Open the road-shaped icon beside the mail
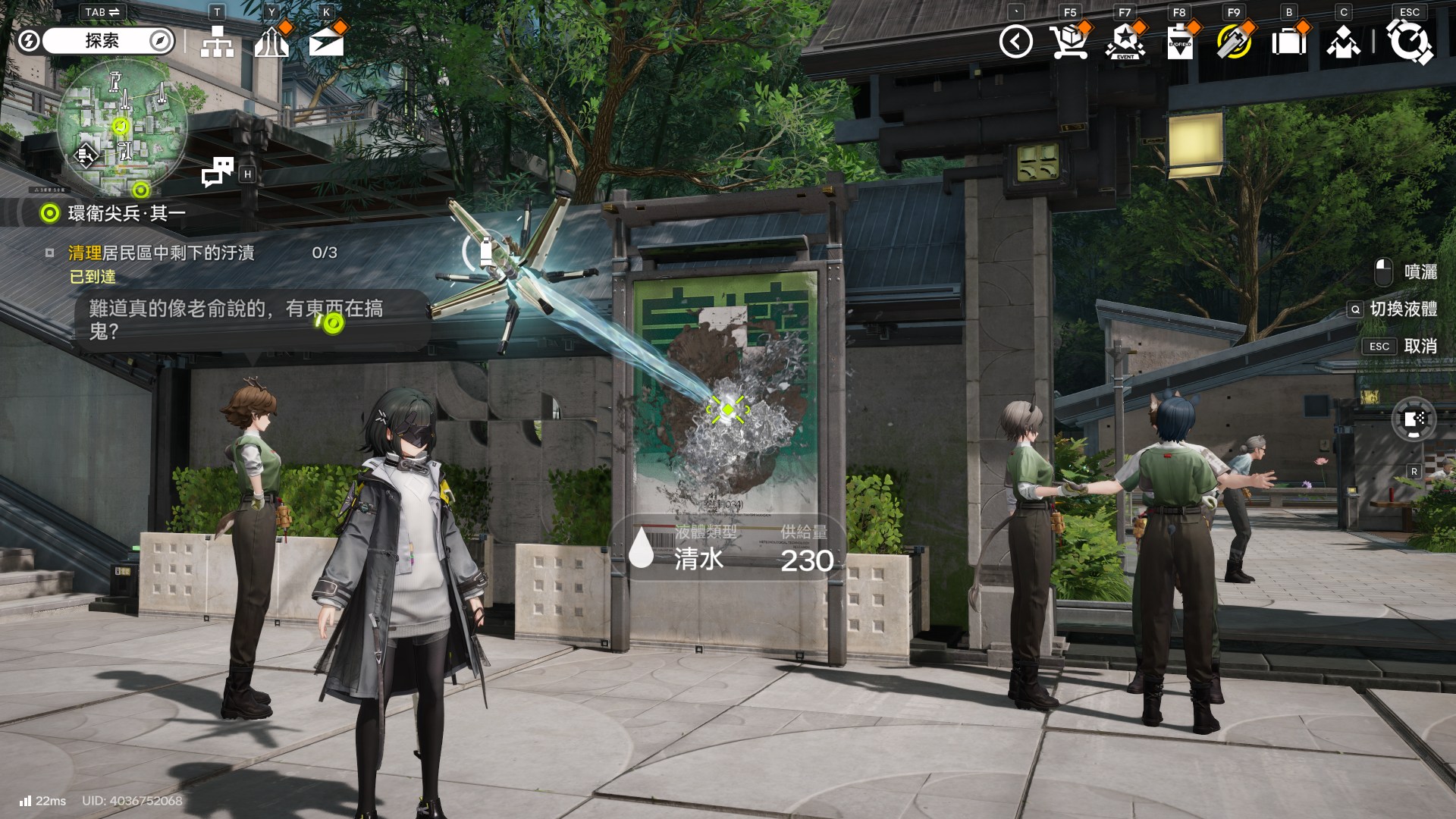This screenshot has height=819, width=1456. coord(271,42)
